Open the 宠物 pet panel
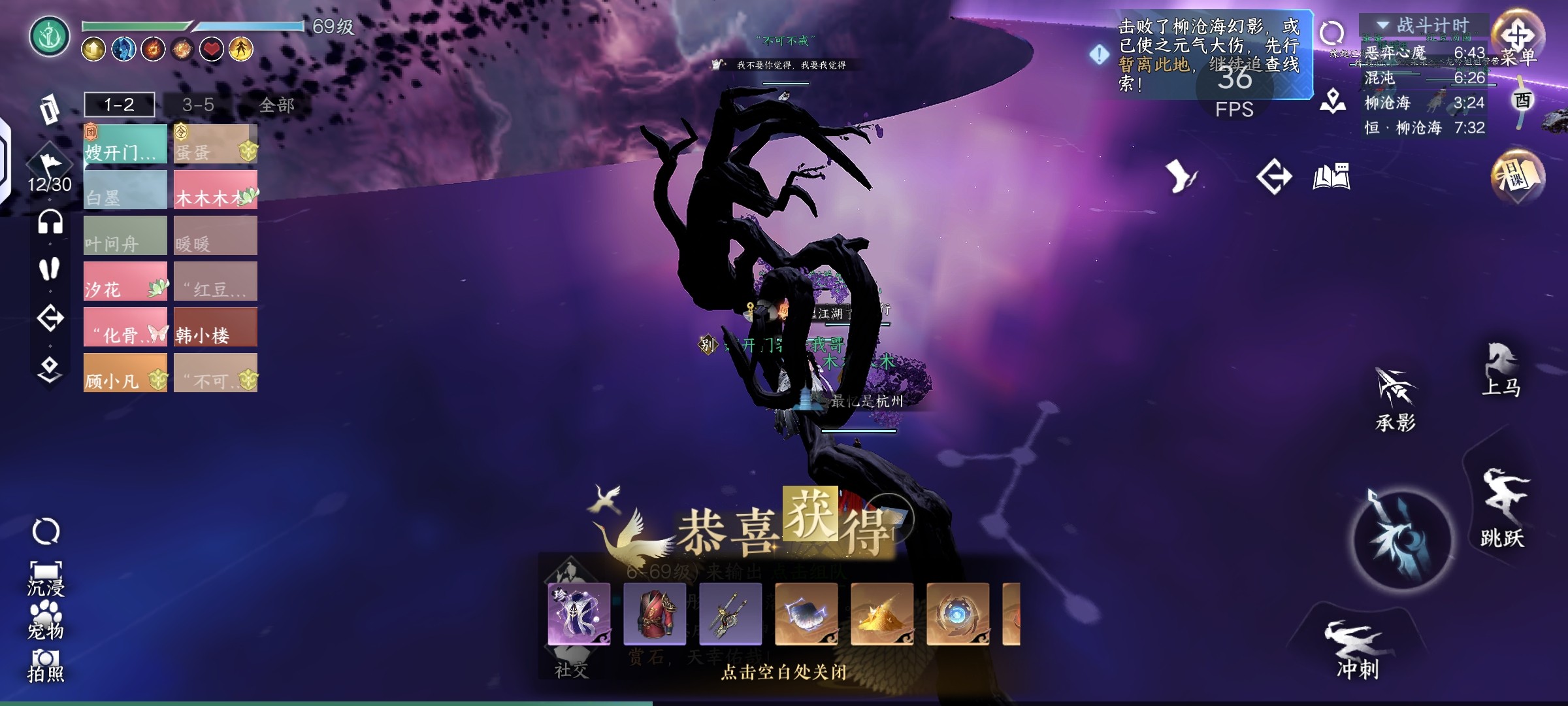 point(46,620)
